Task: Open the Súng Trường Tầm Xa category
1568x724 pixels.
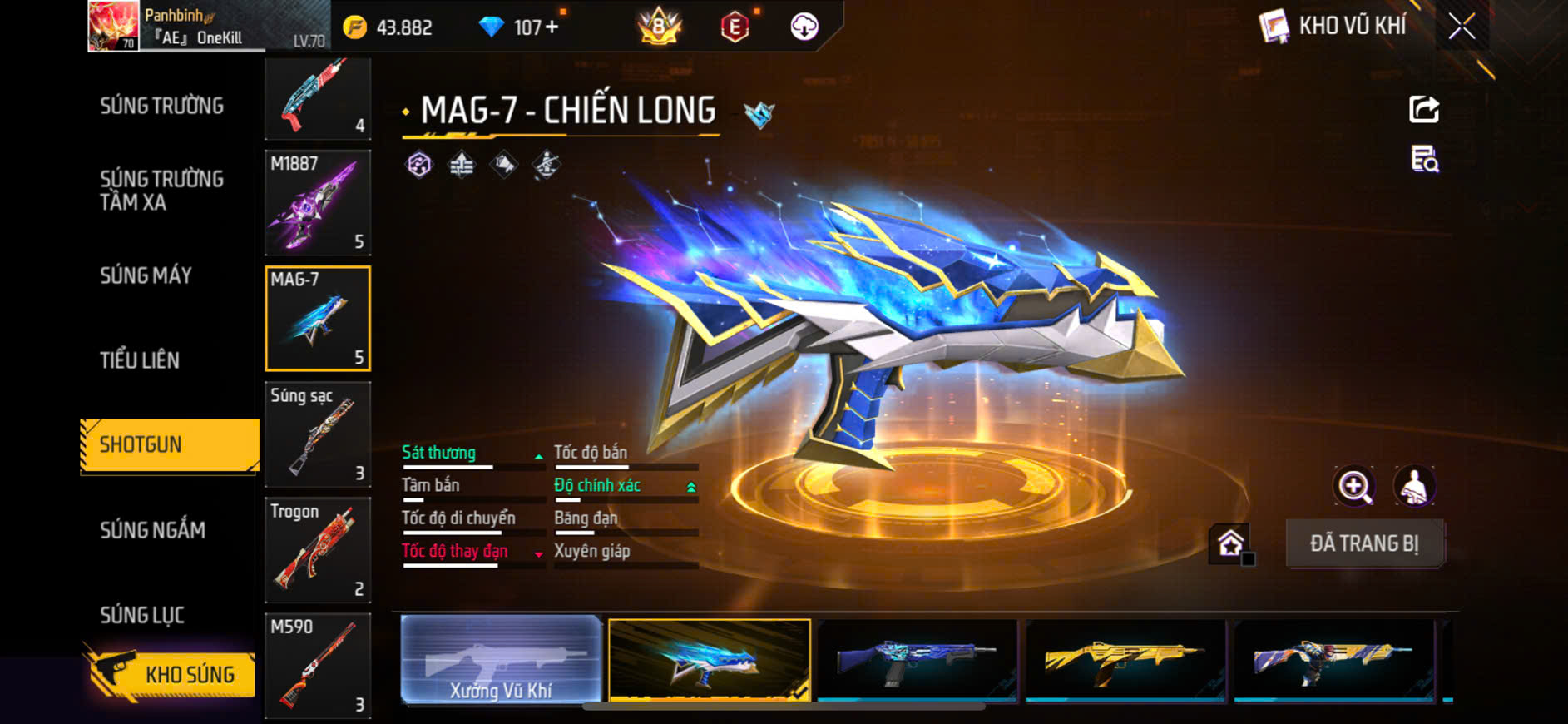Action: (161, 191)
